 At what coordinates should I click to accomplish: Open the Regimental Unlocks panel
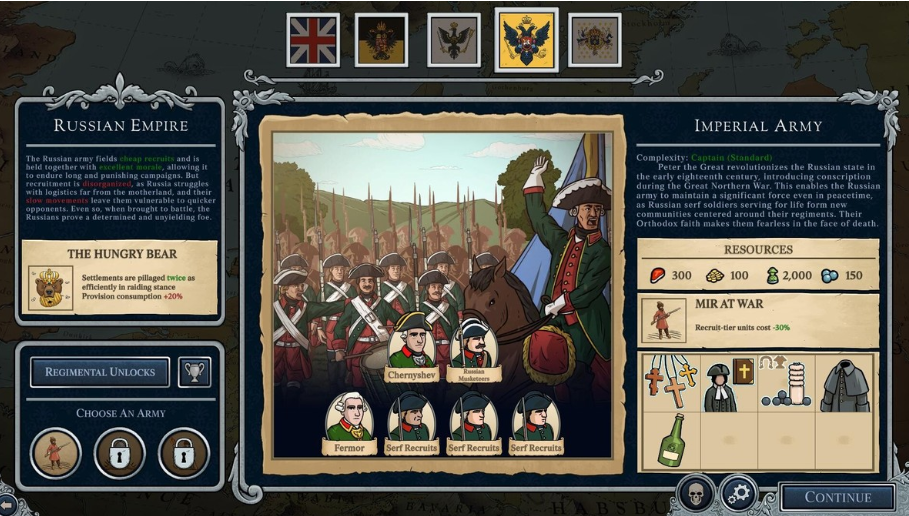coord(100,372)
